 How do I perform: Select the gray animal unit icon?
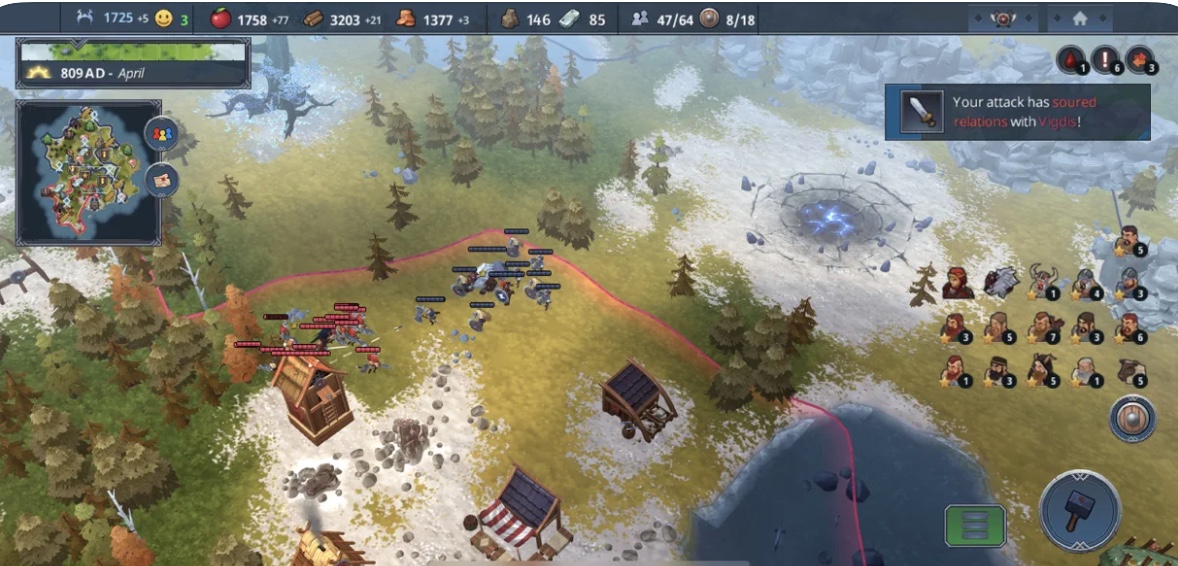point(1000,283)
